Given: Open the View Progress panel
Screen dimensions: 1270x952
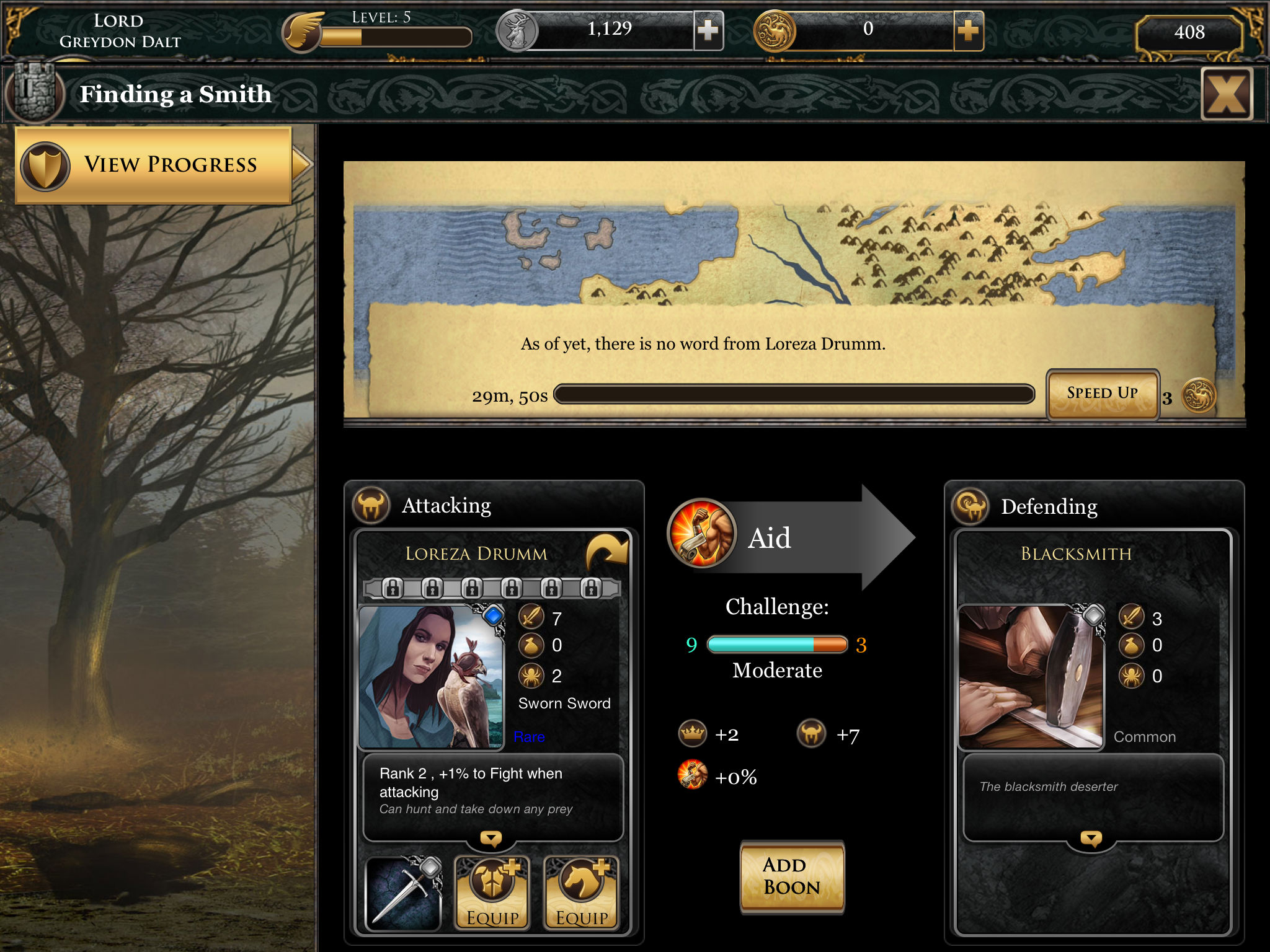Looking at the screenshot, I should point(154,165).
